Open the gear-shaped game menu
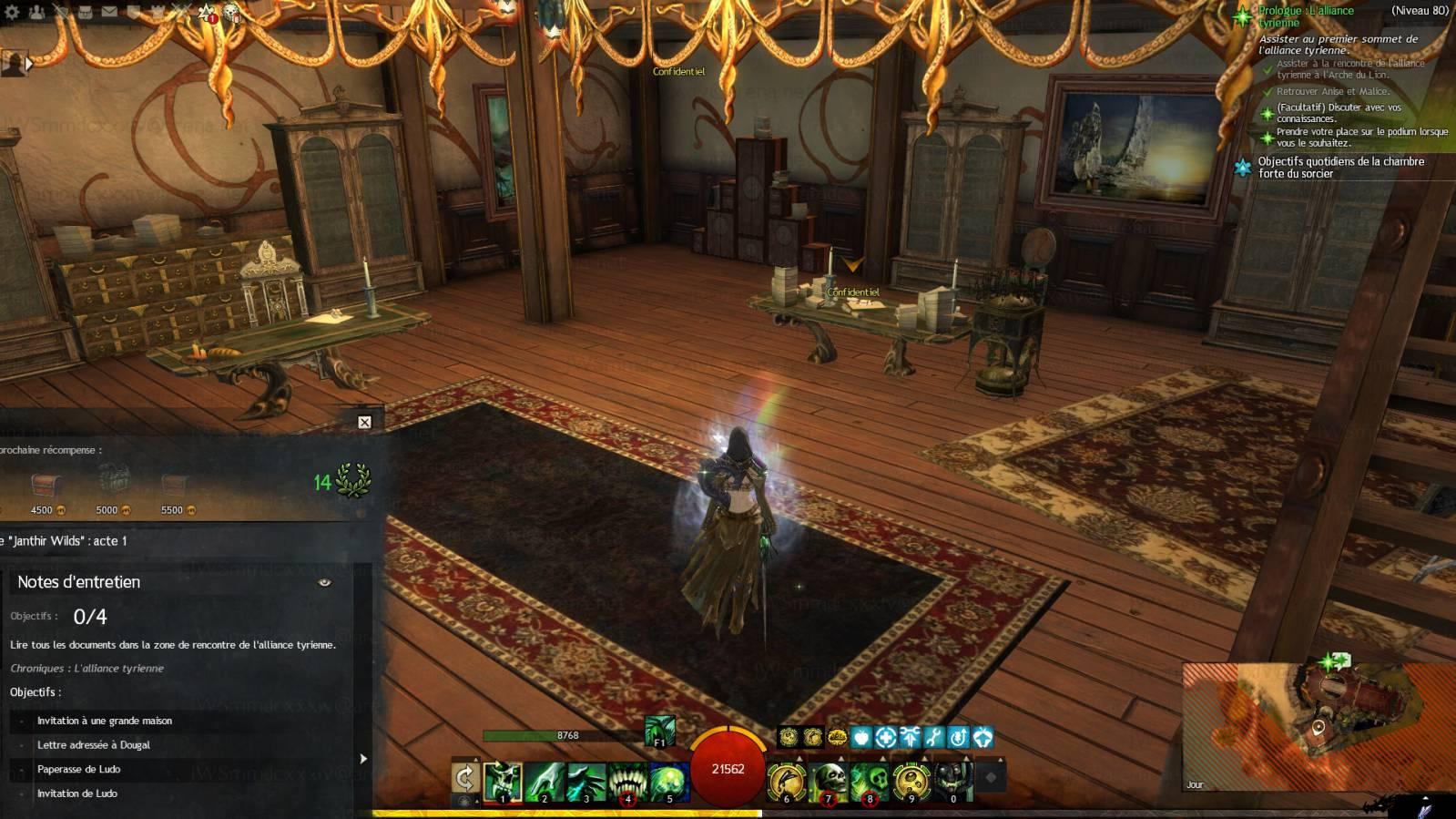This screenshot has height=819, width=1456. click(12, 12)
